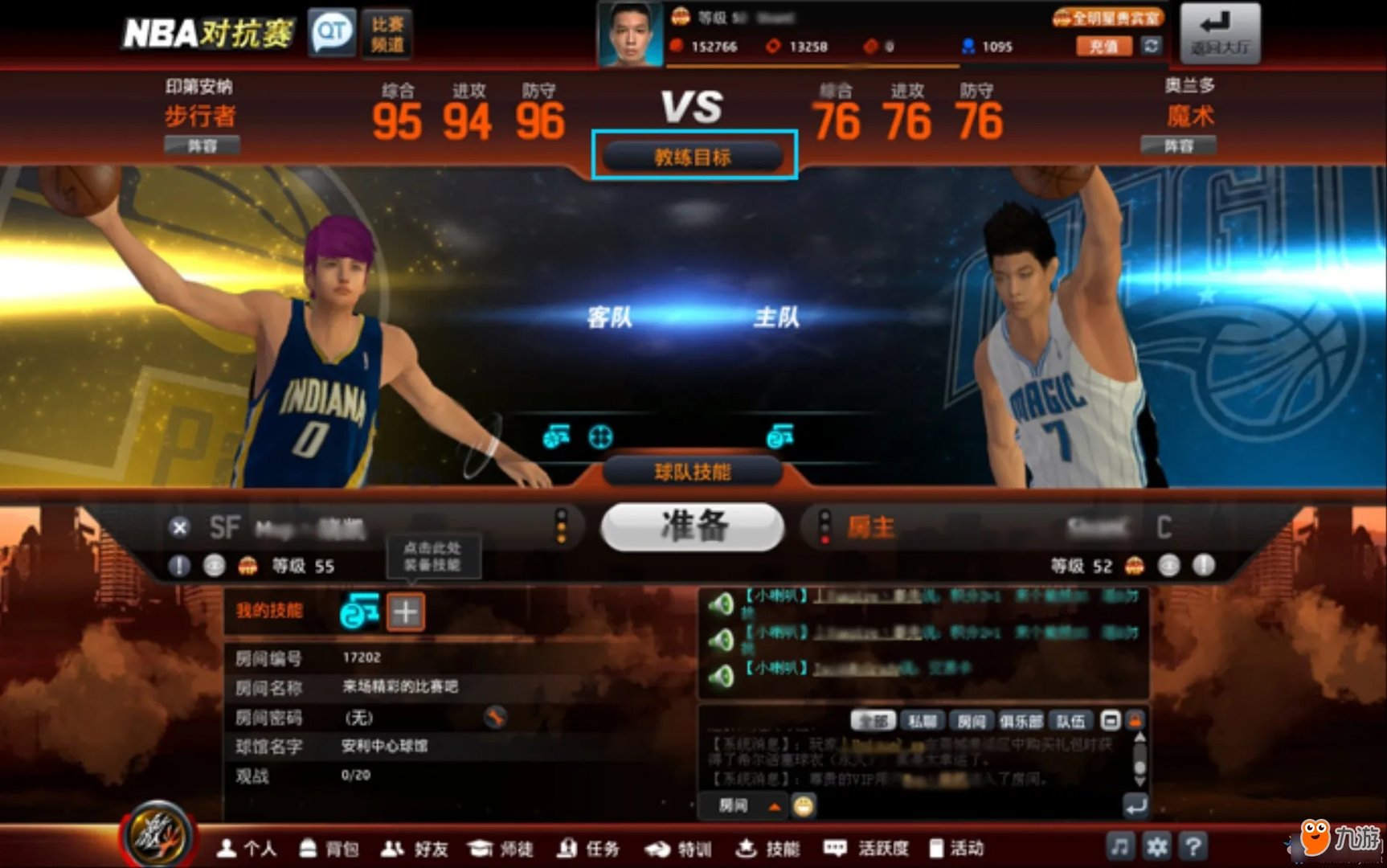This screenshot has width=1387, height=868.
Task: Open the 好友 friends list
Action: [420, 848]
